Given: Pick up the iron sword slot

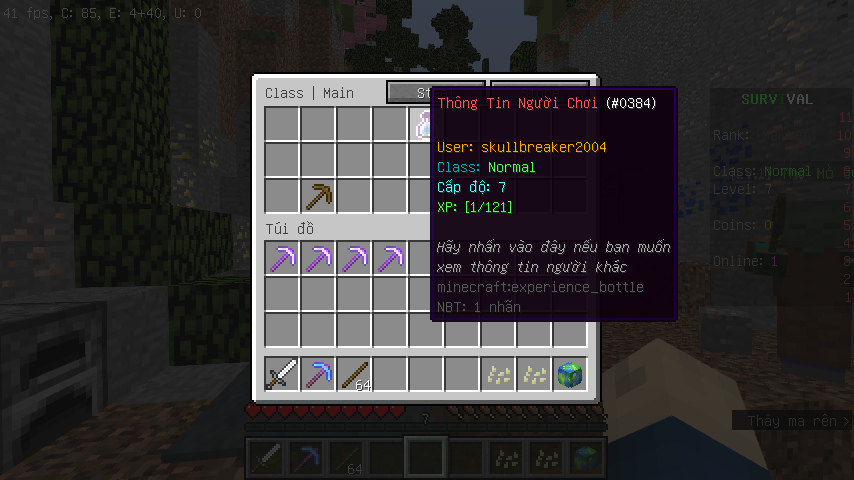Looking at the screenshot, I should coord(282,374).
